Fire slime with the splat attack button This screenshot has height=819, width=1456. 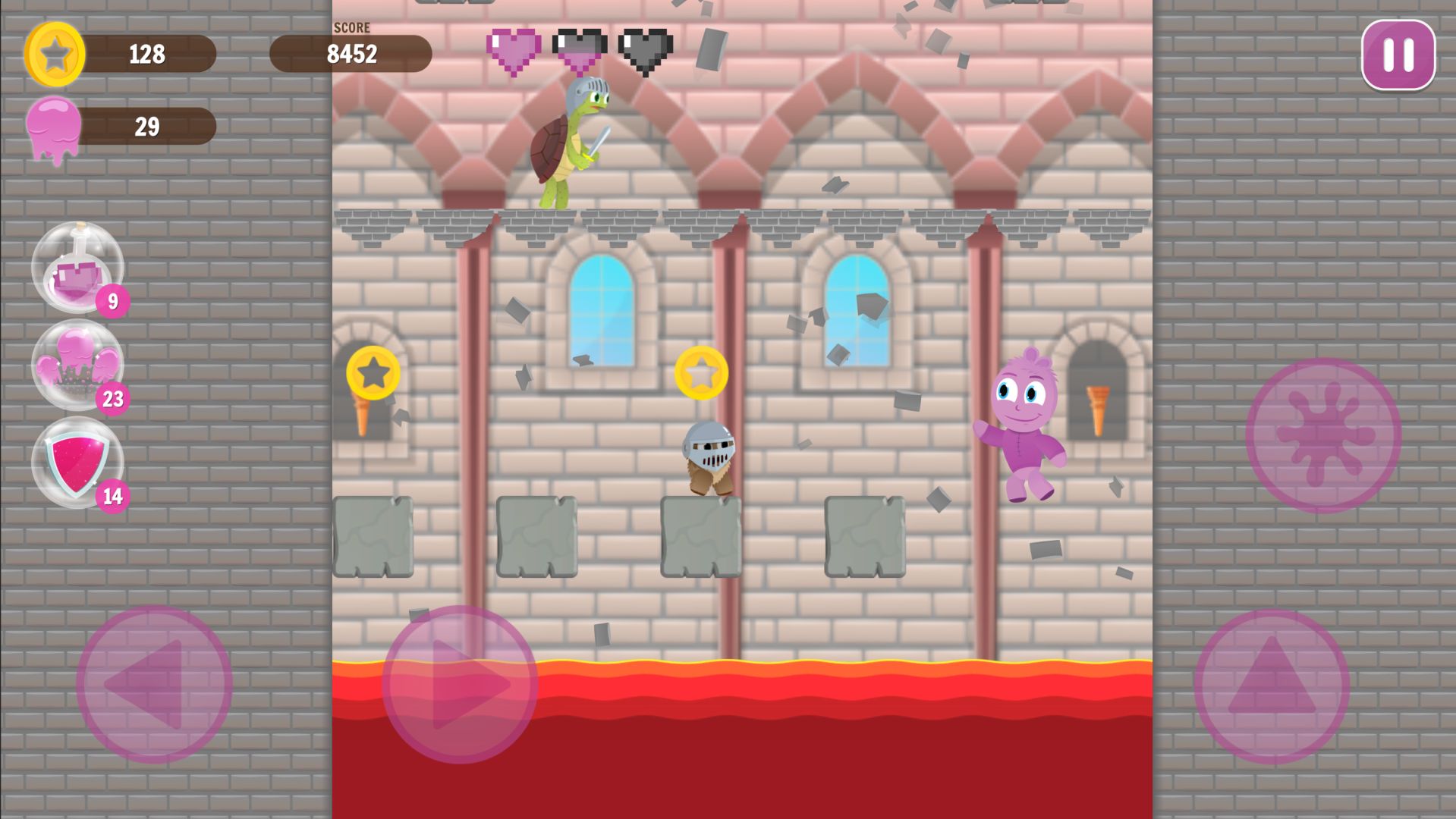click(x=1323, y=435)
